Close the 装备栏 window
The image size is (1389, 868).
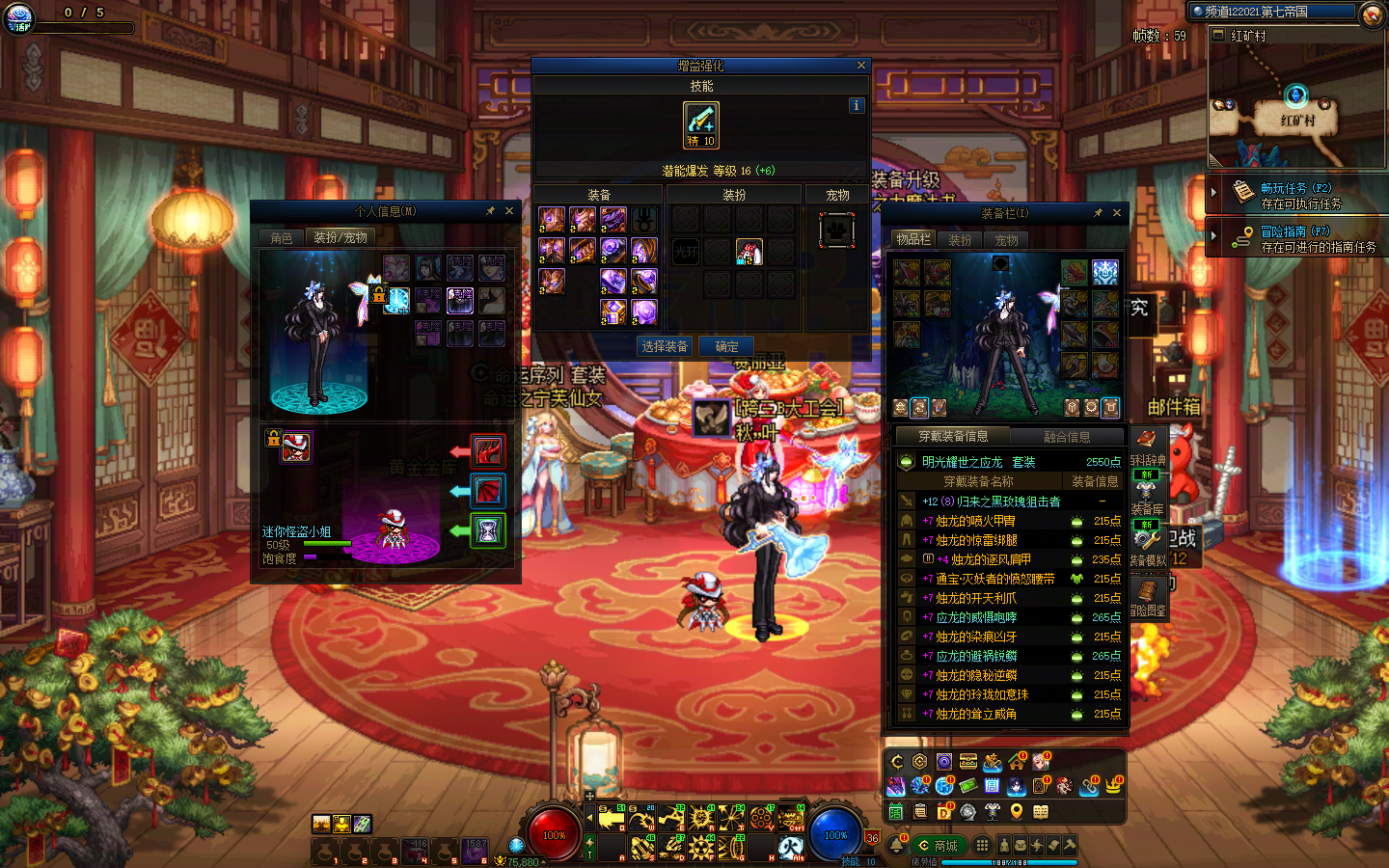pyautogui.click(x=1116, y=212)
